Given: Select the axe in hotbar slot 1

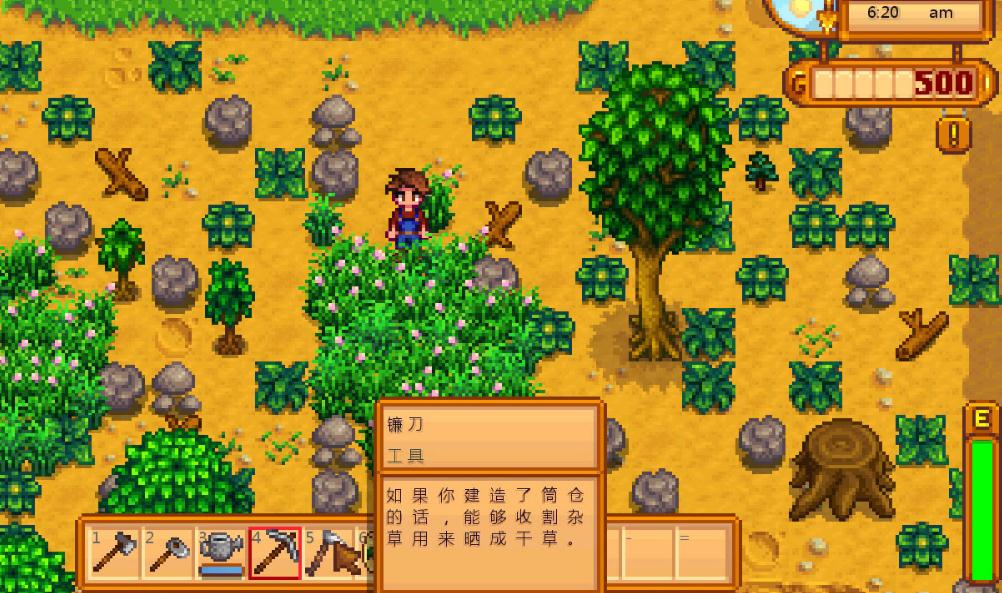Looking at the screenshot, I should tap(115, 553).
